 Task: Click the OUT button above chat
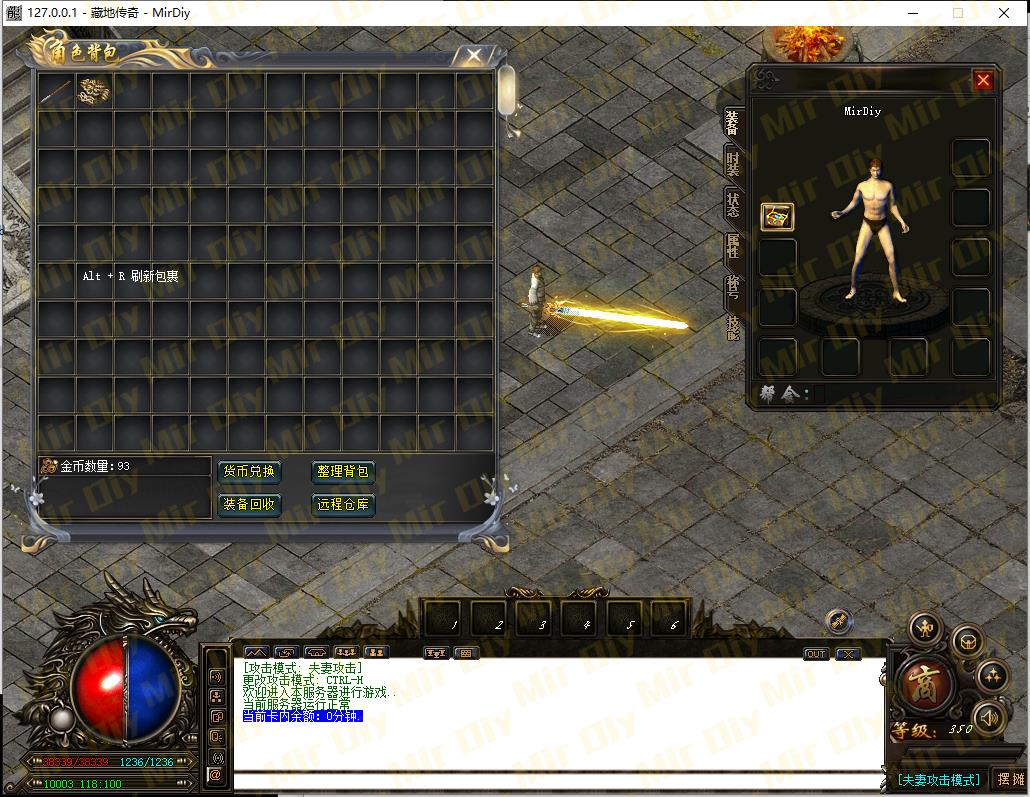coord(816,654)
